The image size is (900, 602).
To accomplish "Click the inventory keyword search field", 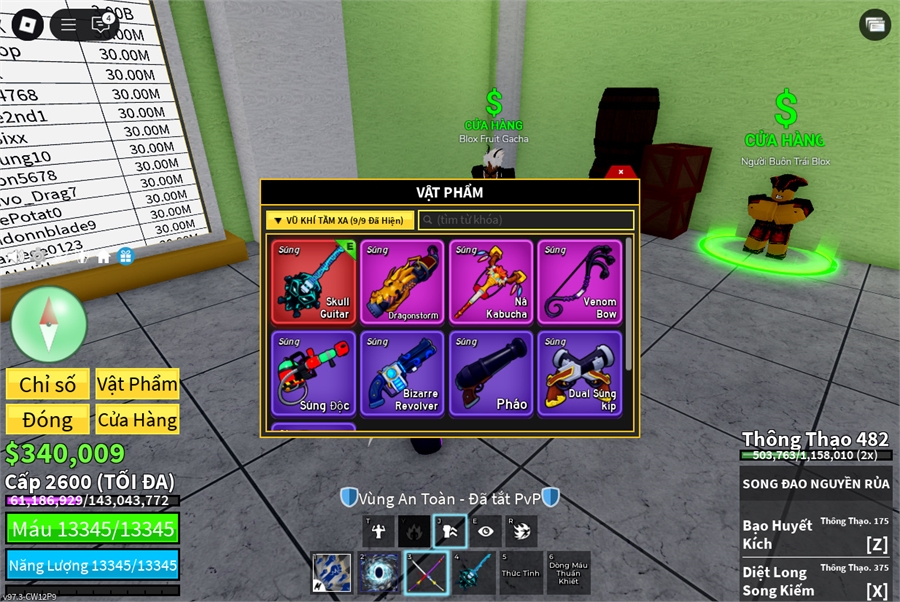I will 526,220.
